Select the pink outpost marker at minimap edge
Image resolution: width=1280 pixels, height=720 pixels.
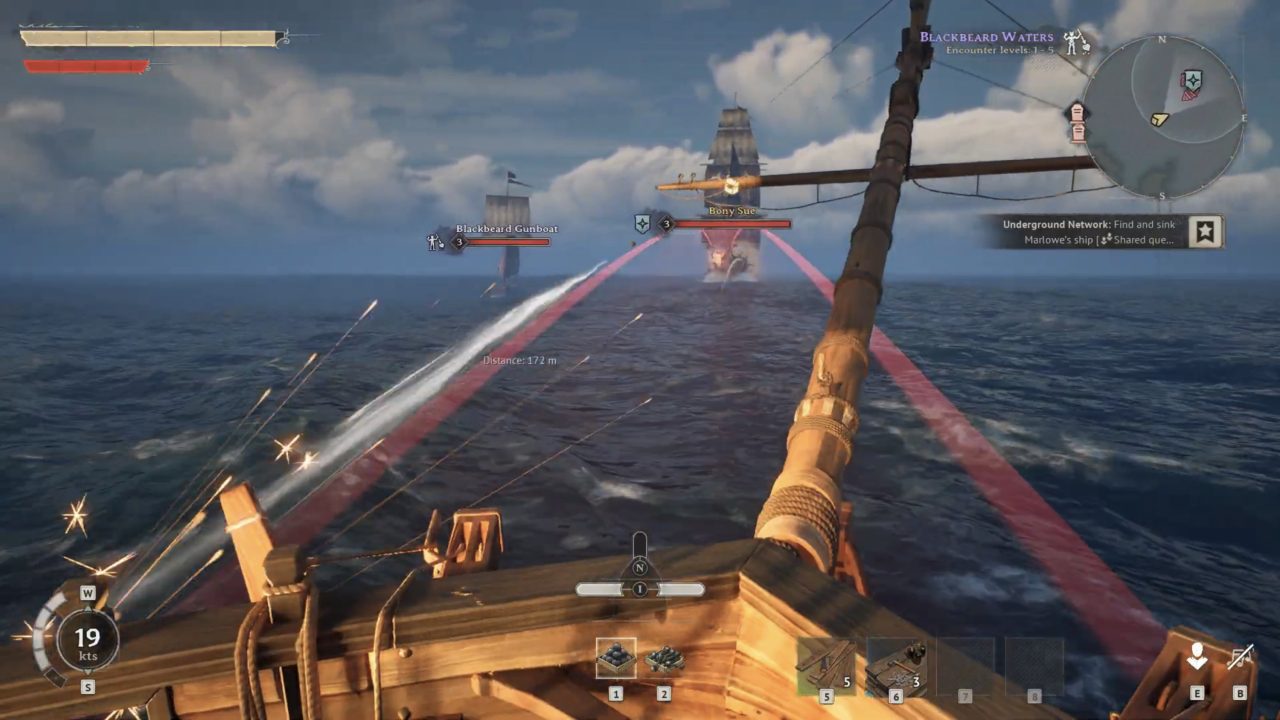point(1078,120)
